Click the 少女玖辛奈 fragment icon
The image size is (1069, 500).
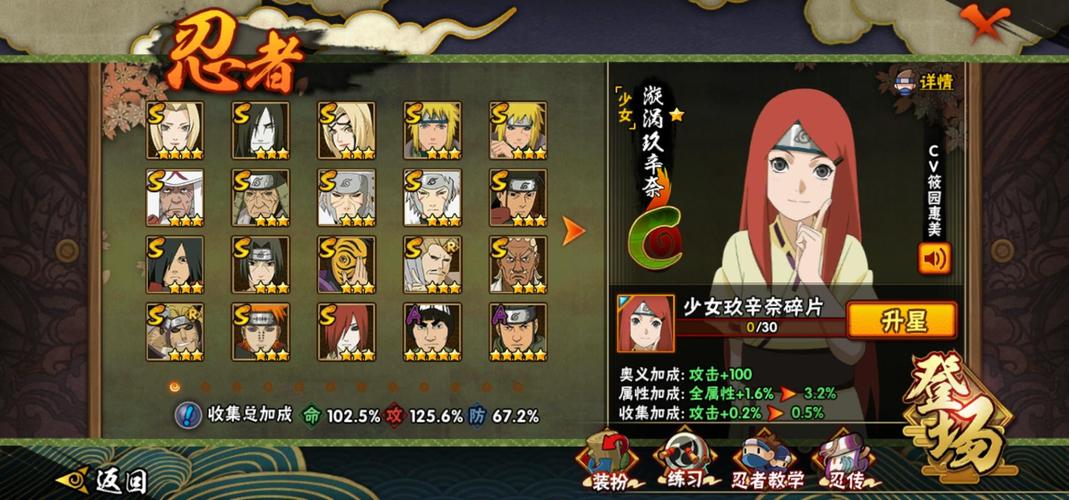639,323
